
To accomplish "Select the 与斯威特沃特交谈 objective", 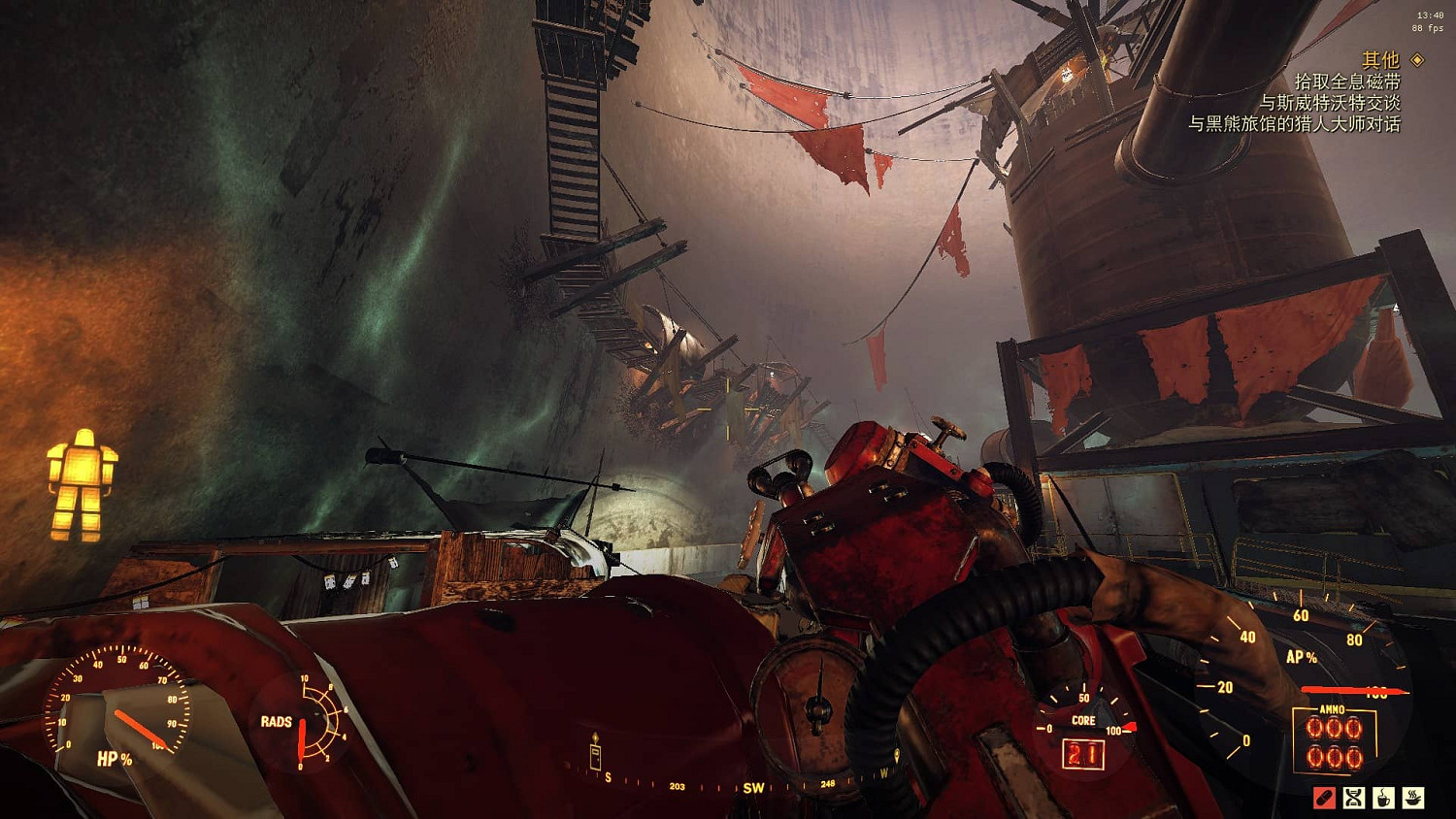I will (x=1330, y=103).
